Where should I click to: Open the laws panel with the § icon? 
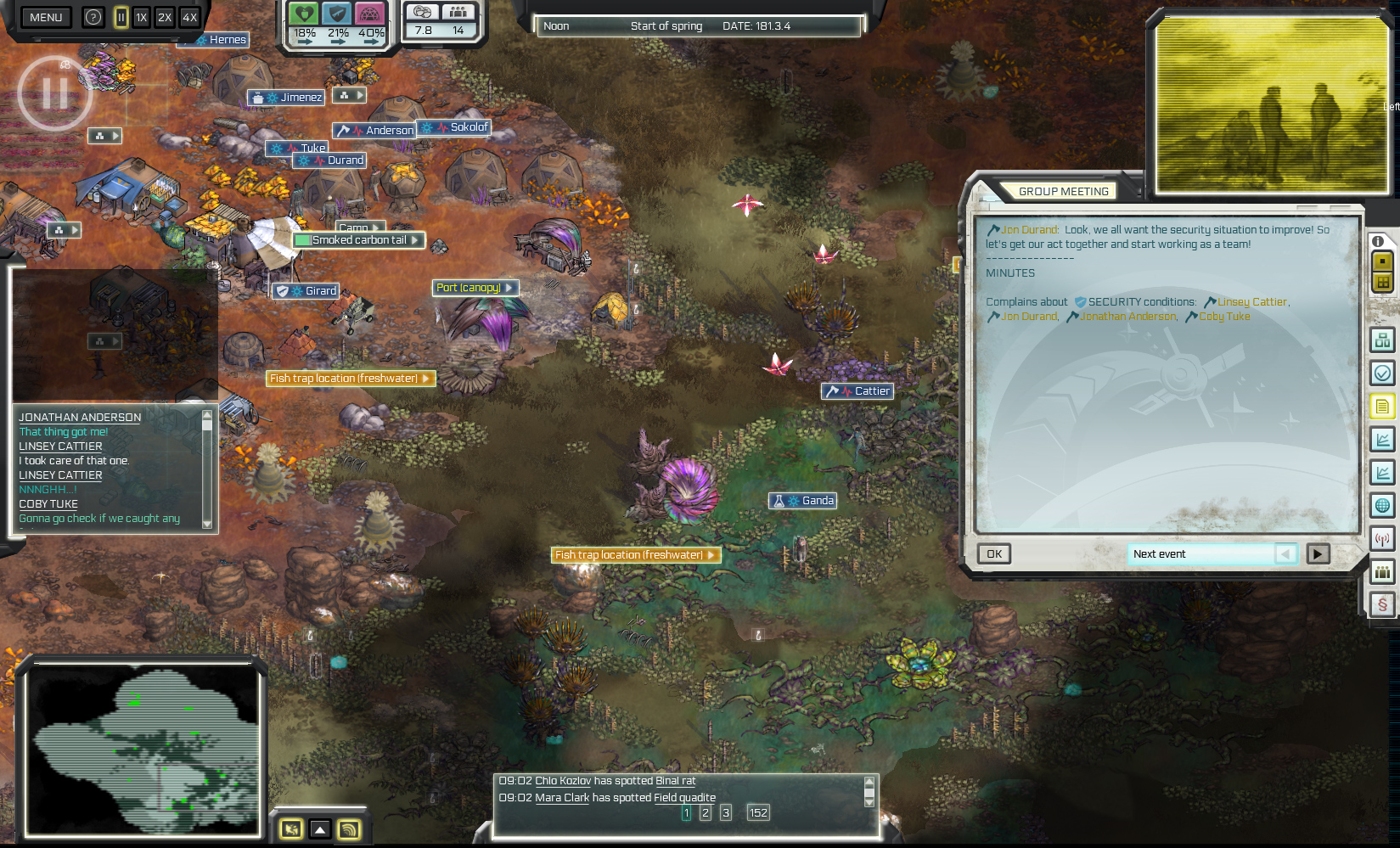pyautogui.click(x=1383, y=604)
